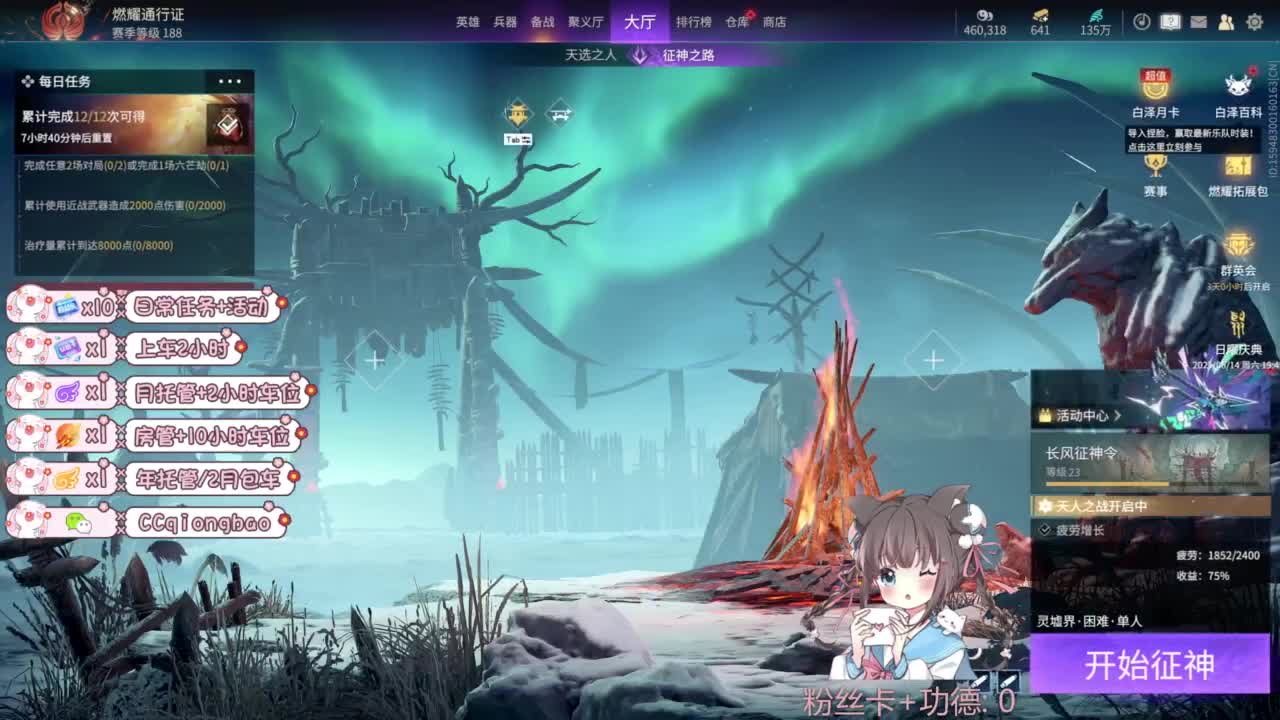Open the 白泽月卡 monthly card
This screenshot has width=1280, height=720.
[x=1153, y=89]
